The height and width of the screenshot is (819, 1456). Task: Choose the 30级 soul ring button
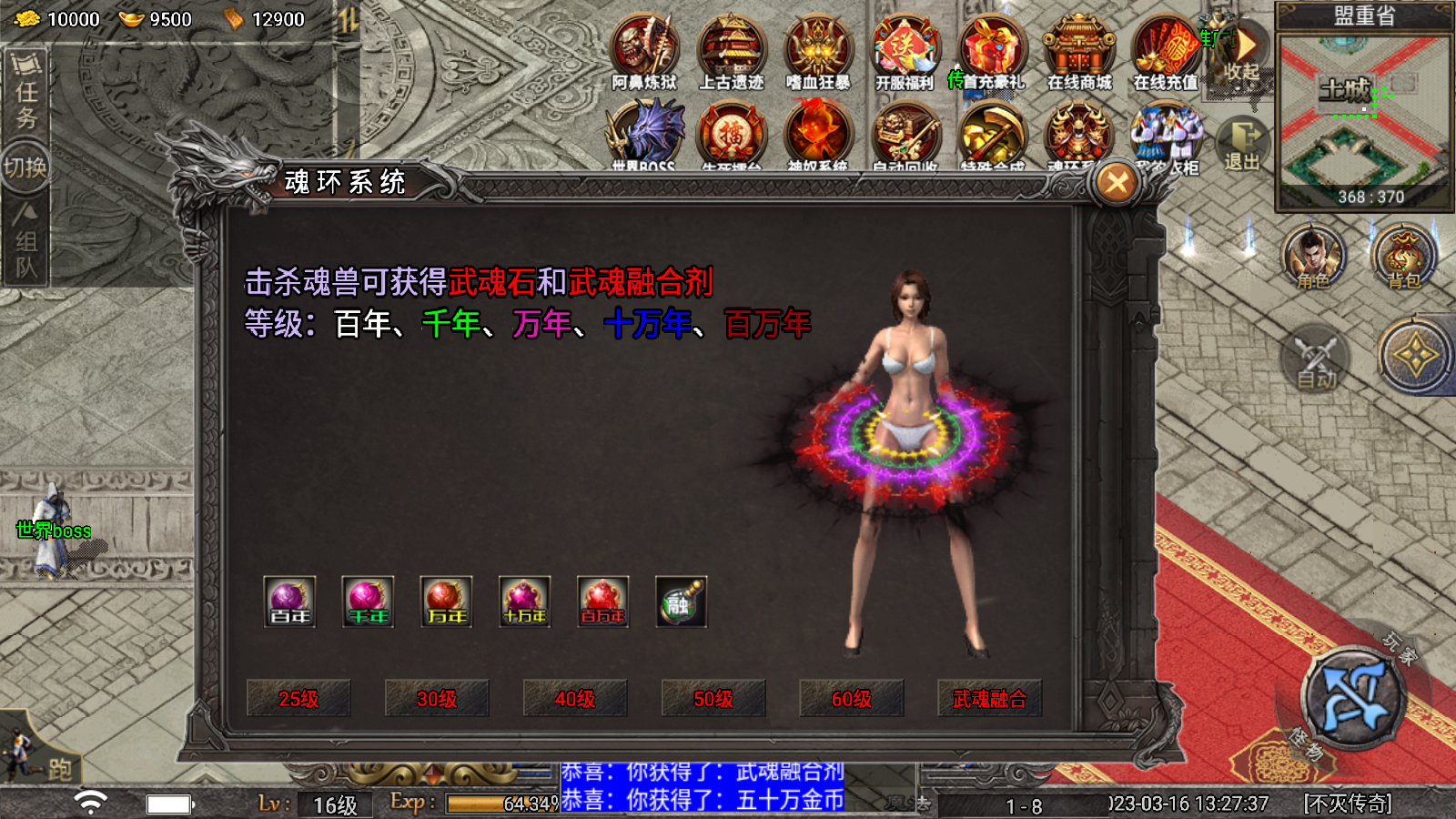(x=437, y=699)
